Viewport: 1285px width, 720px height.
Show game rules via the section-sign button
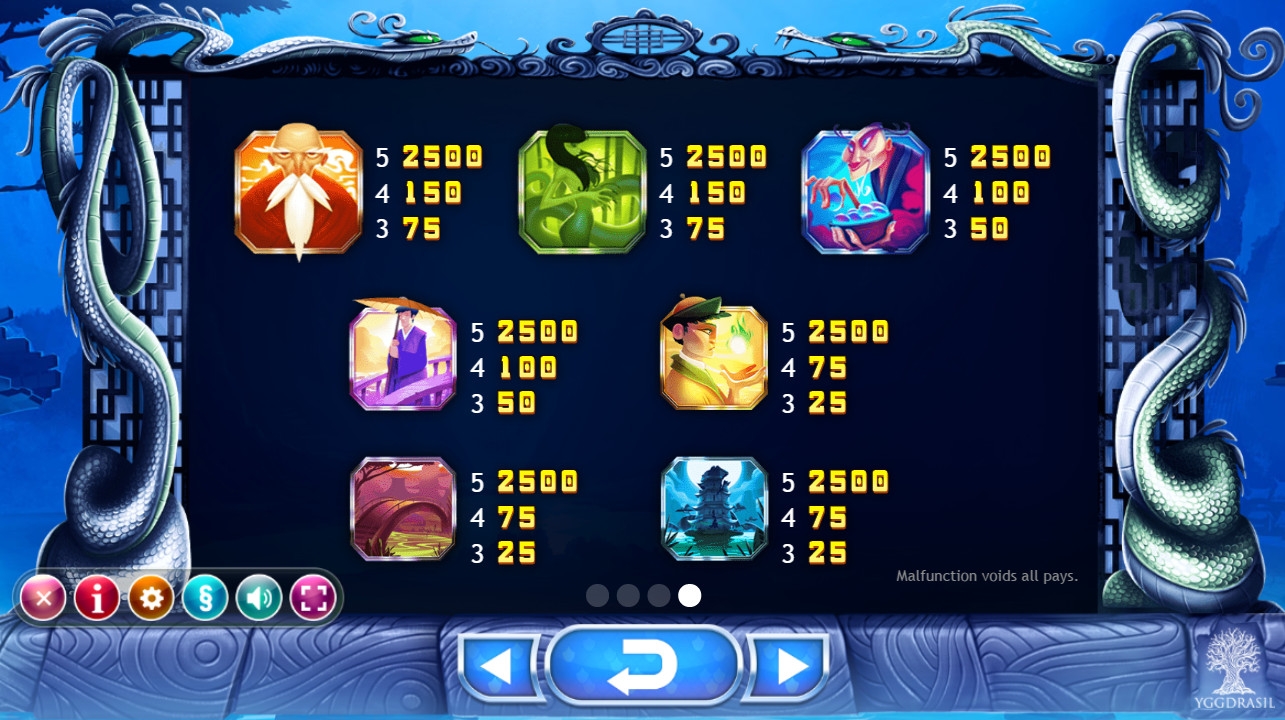(205, 599)
